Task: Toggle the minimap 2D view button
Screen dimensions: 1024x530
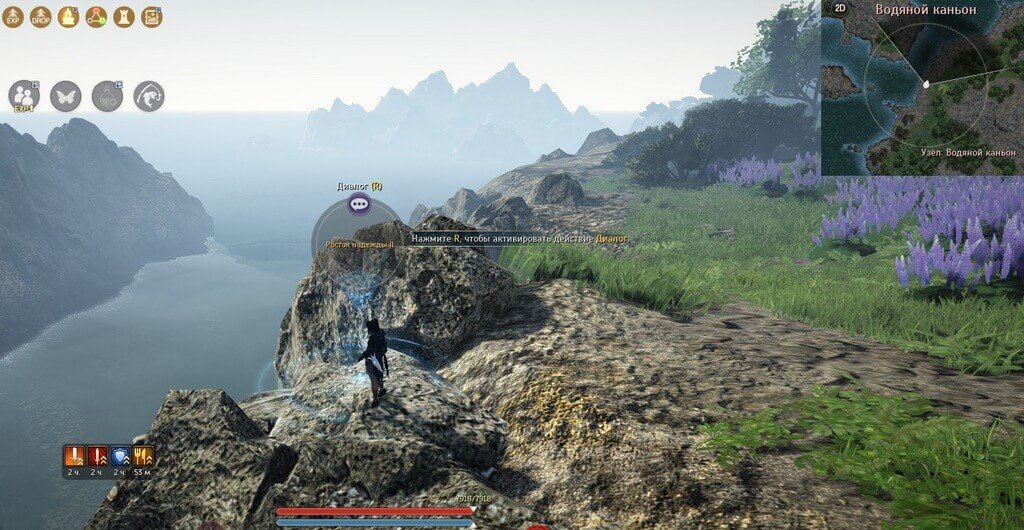Action: pos(841,9)
